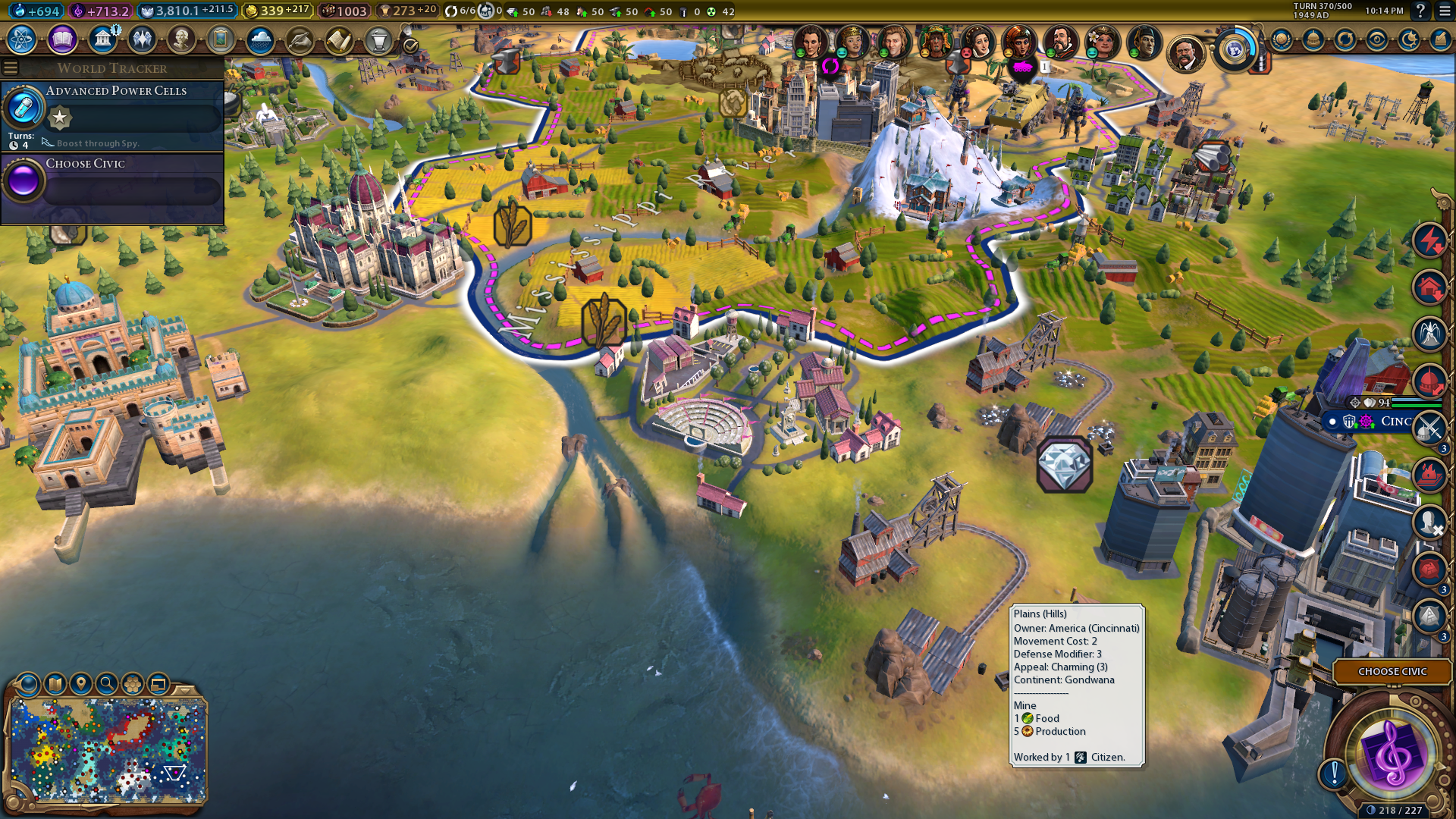
Task: Select the Teddy Roosevelt leader portrait
Action: 1186,53
